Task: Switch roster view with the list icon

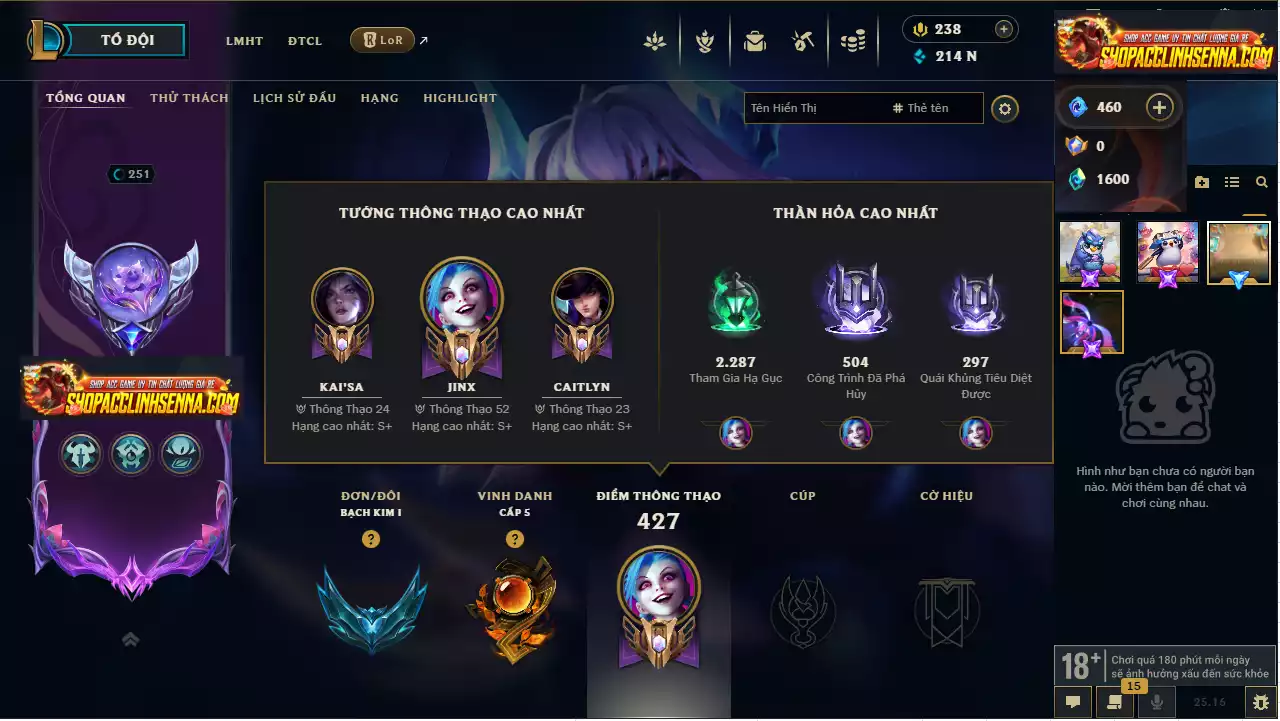Action: pos(1232,181)
